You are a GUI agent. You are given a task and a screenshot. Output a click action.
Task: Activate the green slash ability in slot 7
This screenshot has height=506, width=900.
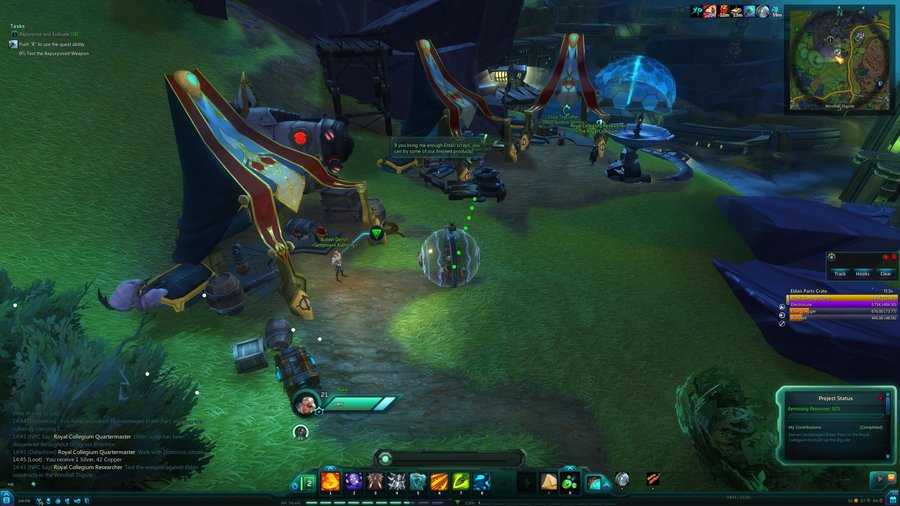[x=461, y=482]
